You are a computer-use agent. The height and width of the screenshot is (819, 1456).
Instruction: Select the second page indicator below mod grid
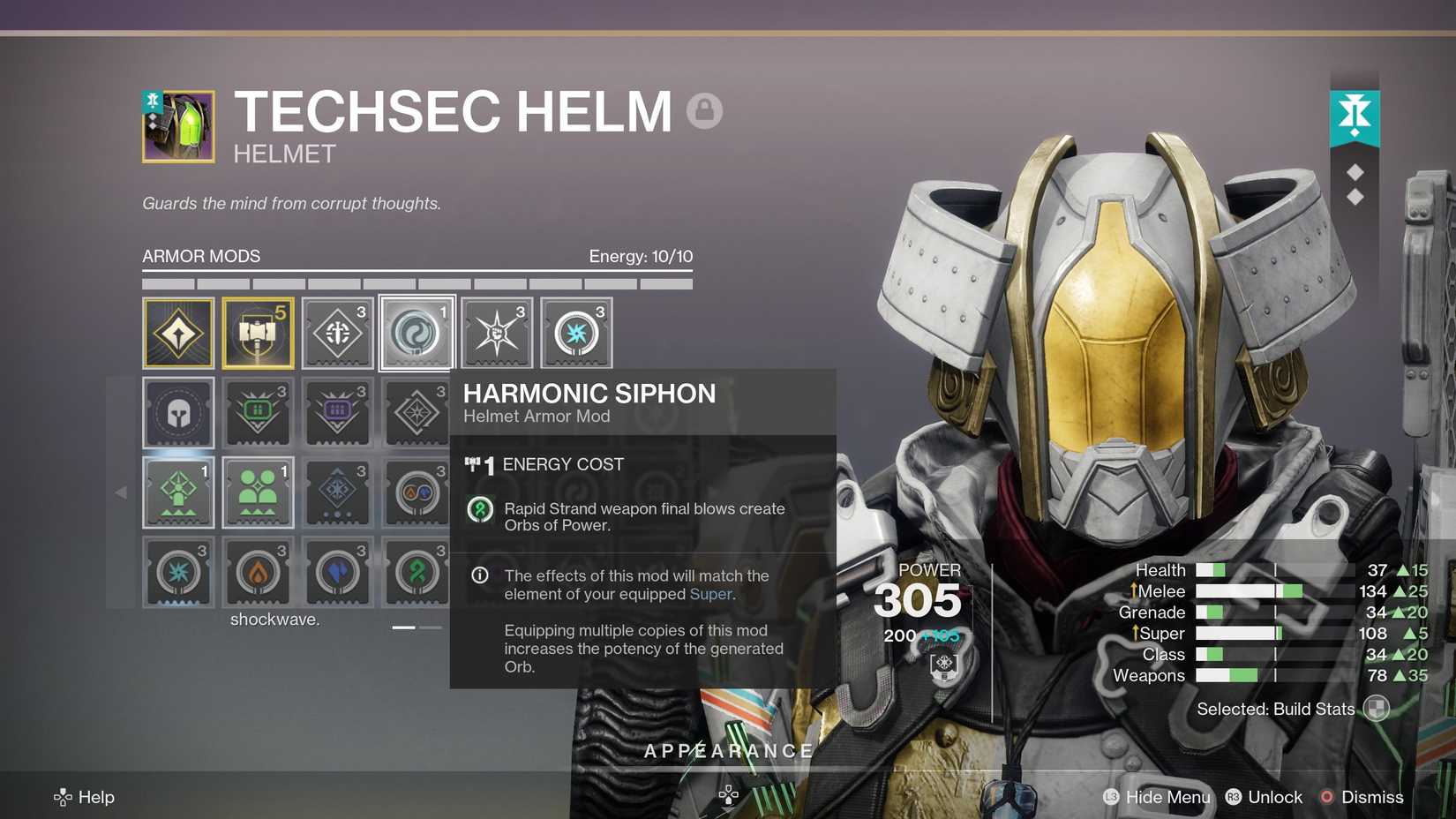[431, 627]
